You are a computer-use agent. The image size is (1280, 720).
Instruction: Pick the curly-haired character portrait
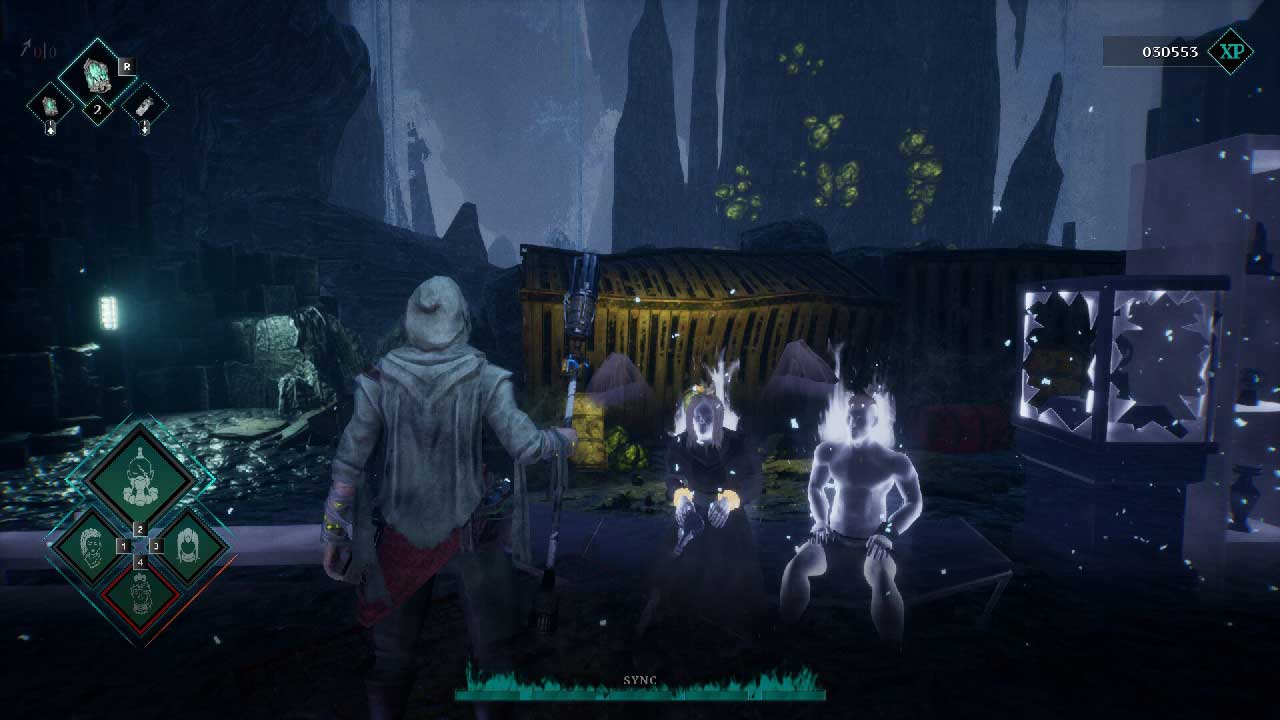pyautogui.click(x=92, y=546)
